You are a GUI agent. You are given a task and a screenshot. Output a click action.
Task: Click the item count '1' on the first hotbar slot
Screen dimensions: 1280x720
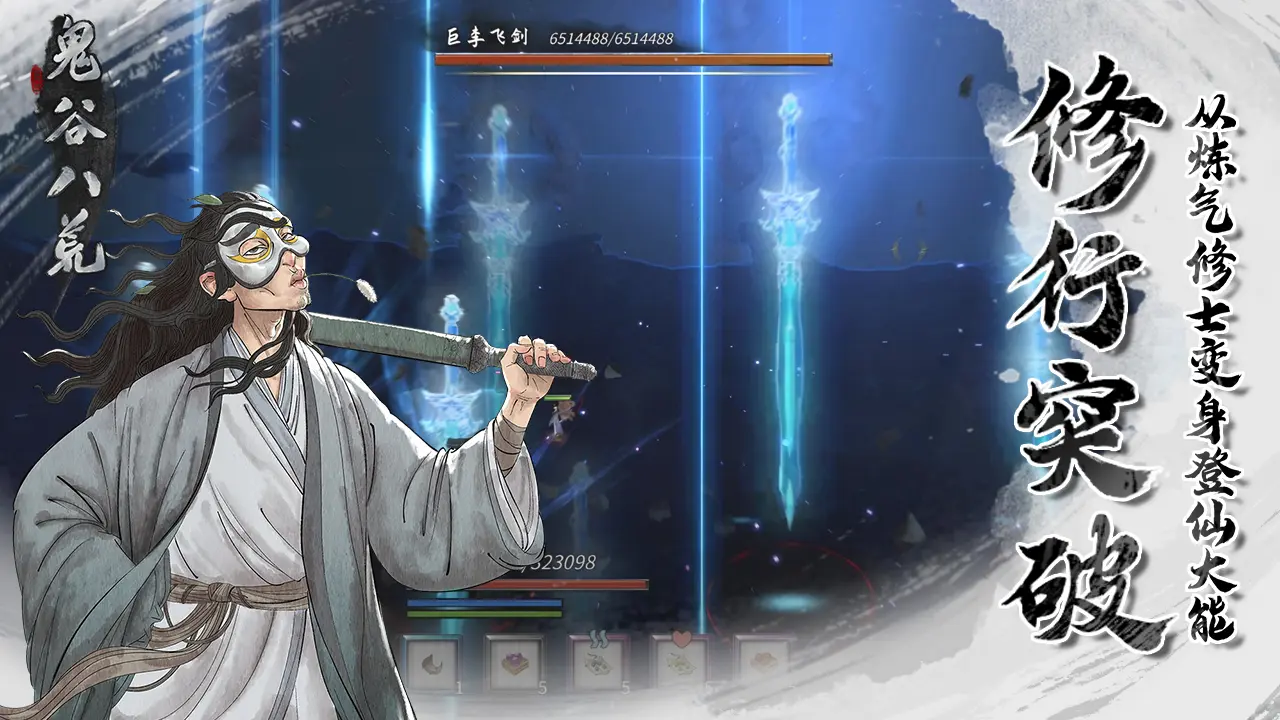pyautogui.click(x=459, y=687)
